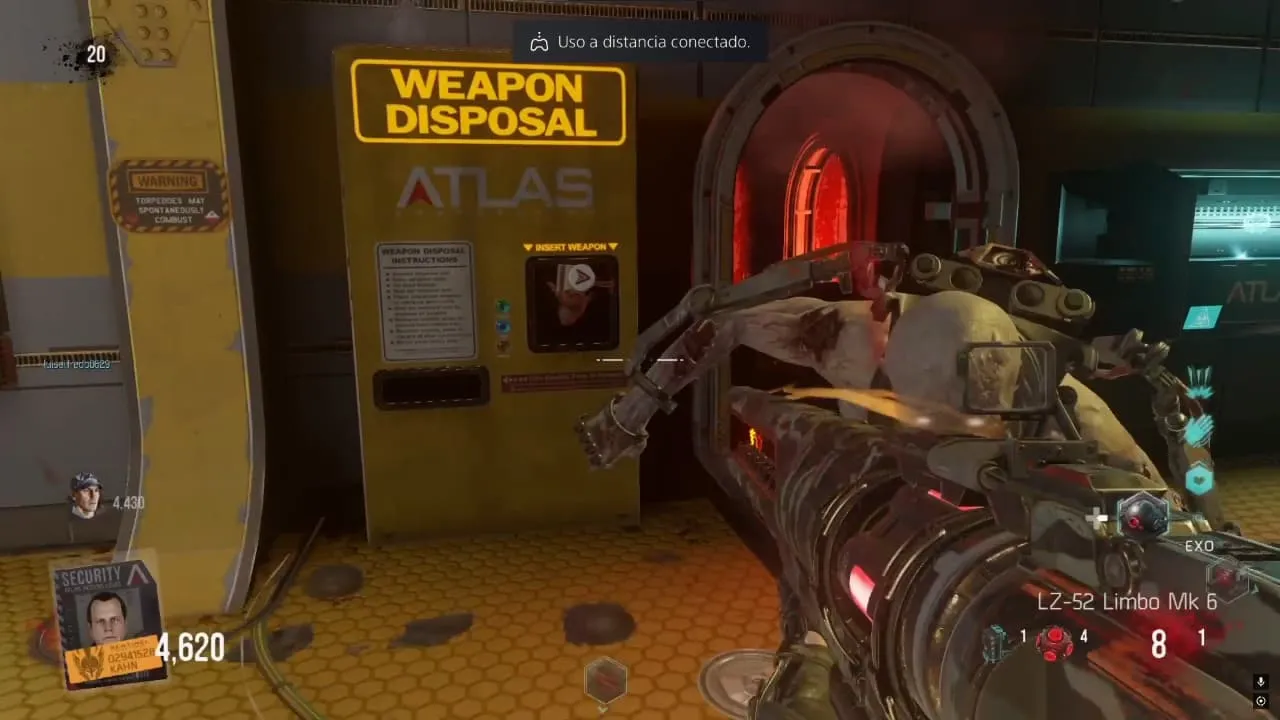Activate the teal heart hexagon exo upgrade

tap(1199, 480)
